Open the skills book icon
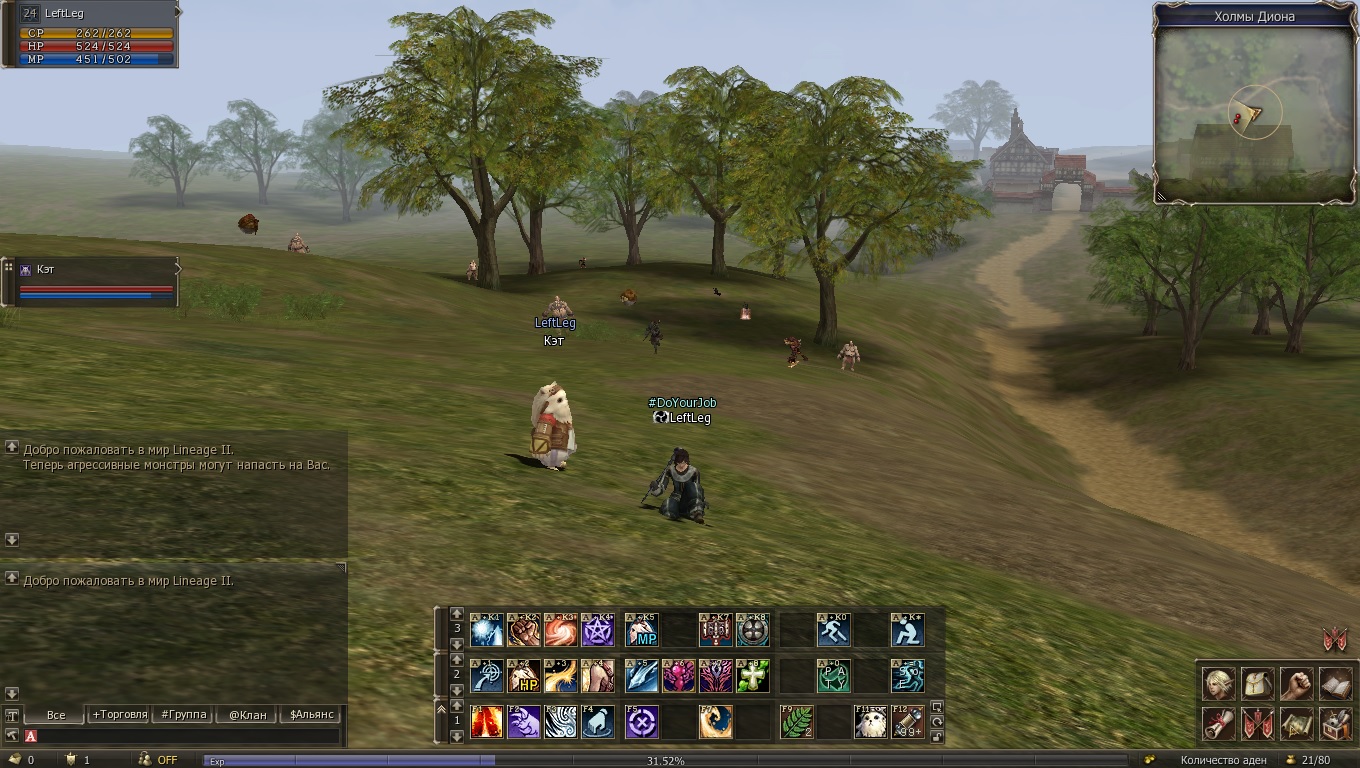 (1335, 684)
